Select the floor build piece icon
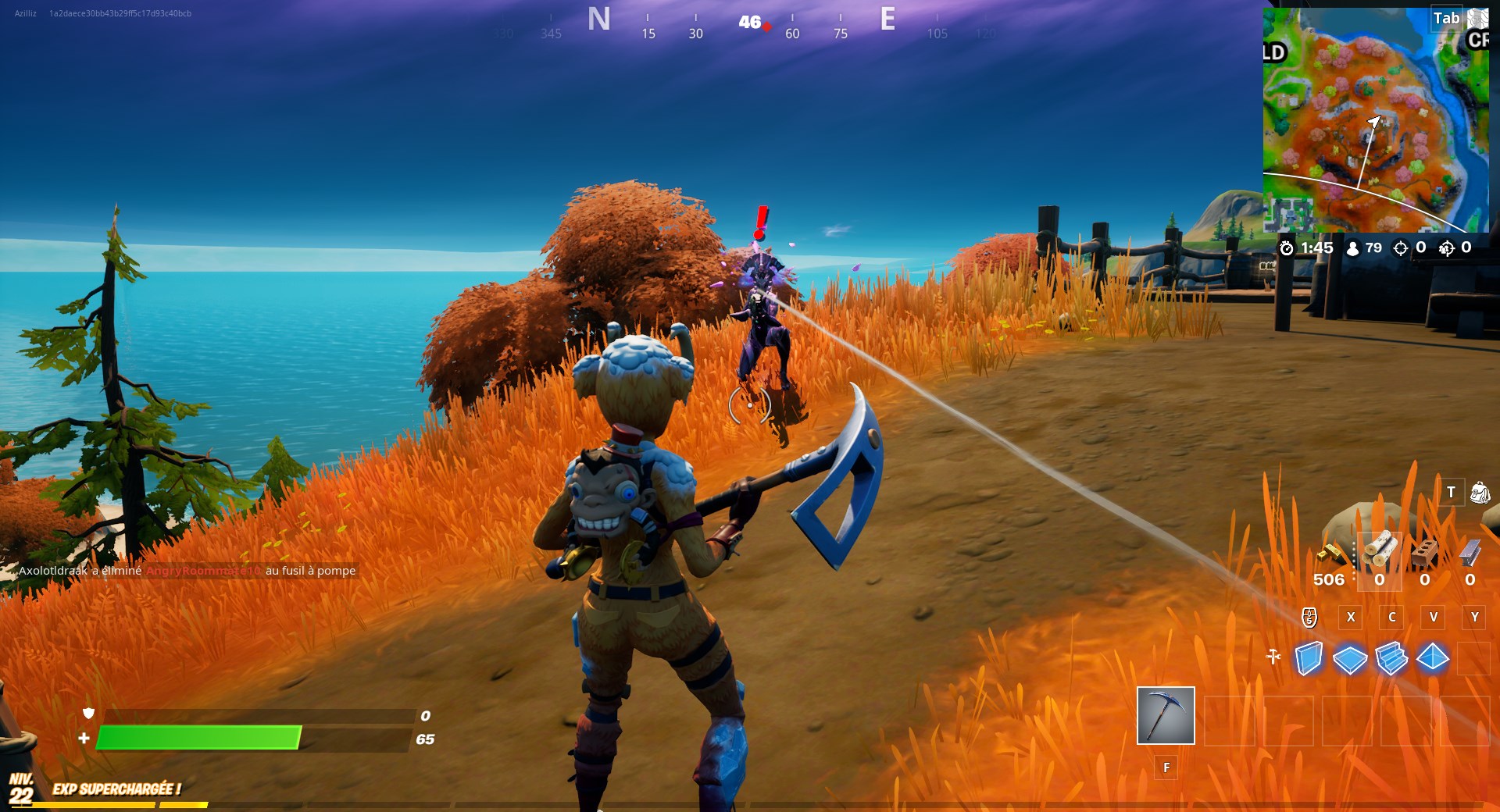Image resolution: width=1500 pixels, height=812 pixels. tap(1350, 657)
